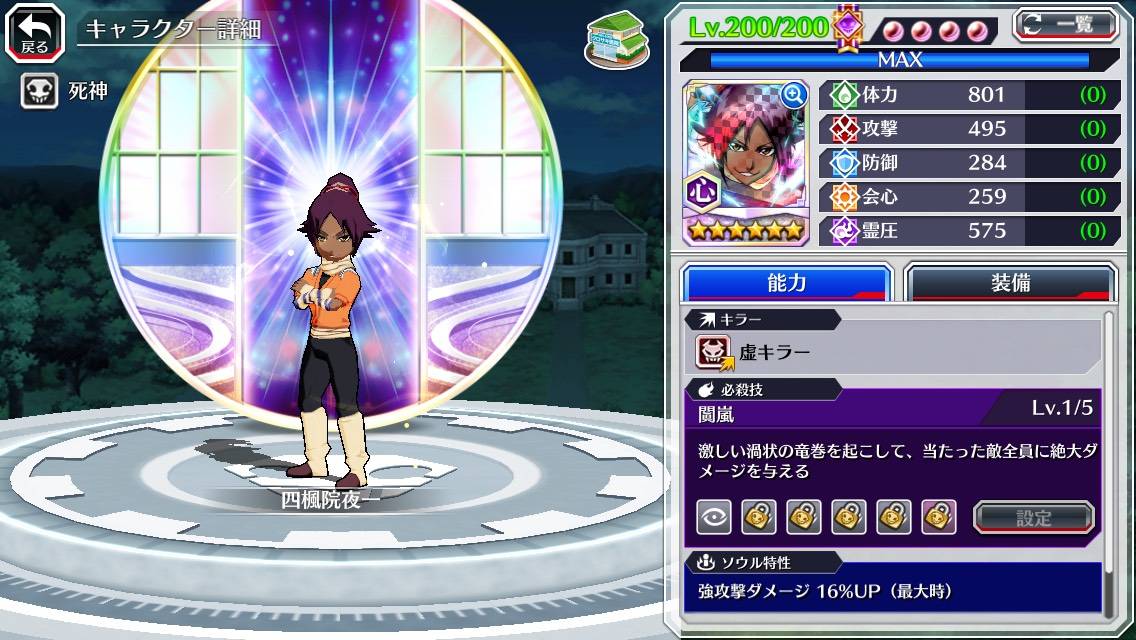The width and height of the screenshot is (1136, 640).
Task: Switch to the 能力 tab
Action: [786, 283]
